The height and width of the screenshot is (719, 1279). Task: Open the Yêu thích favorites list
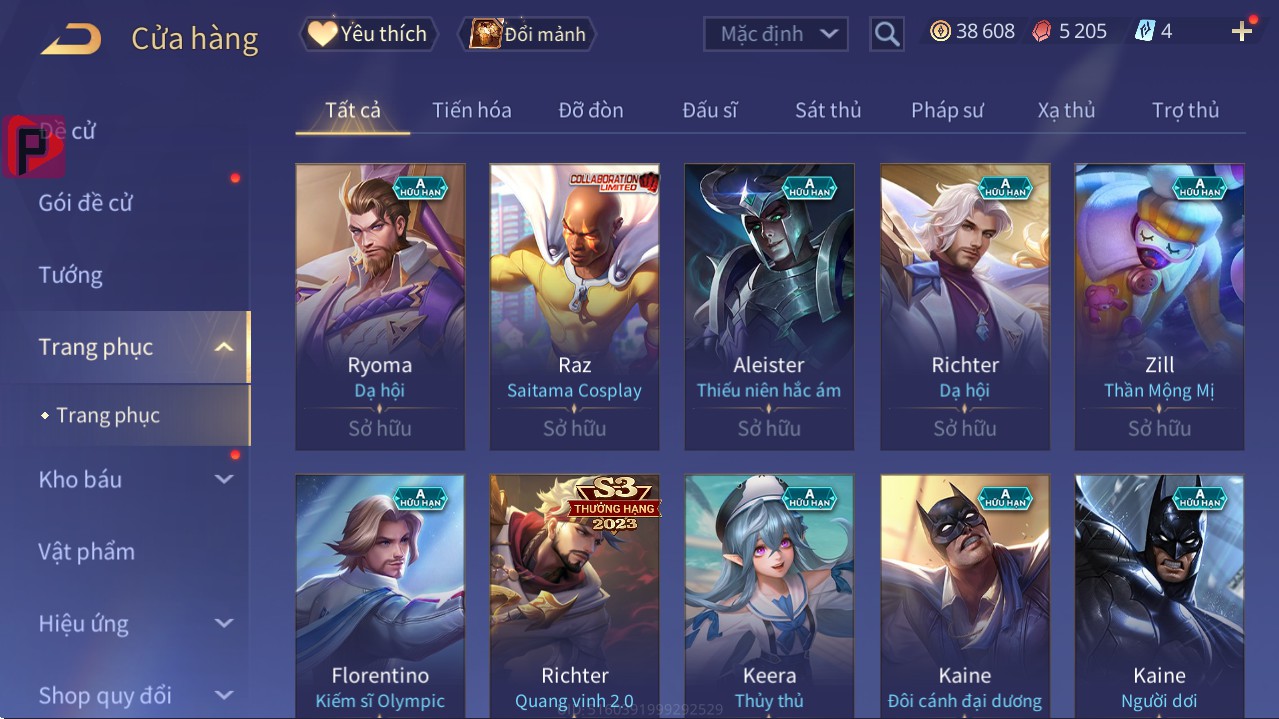pos(367,34)
